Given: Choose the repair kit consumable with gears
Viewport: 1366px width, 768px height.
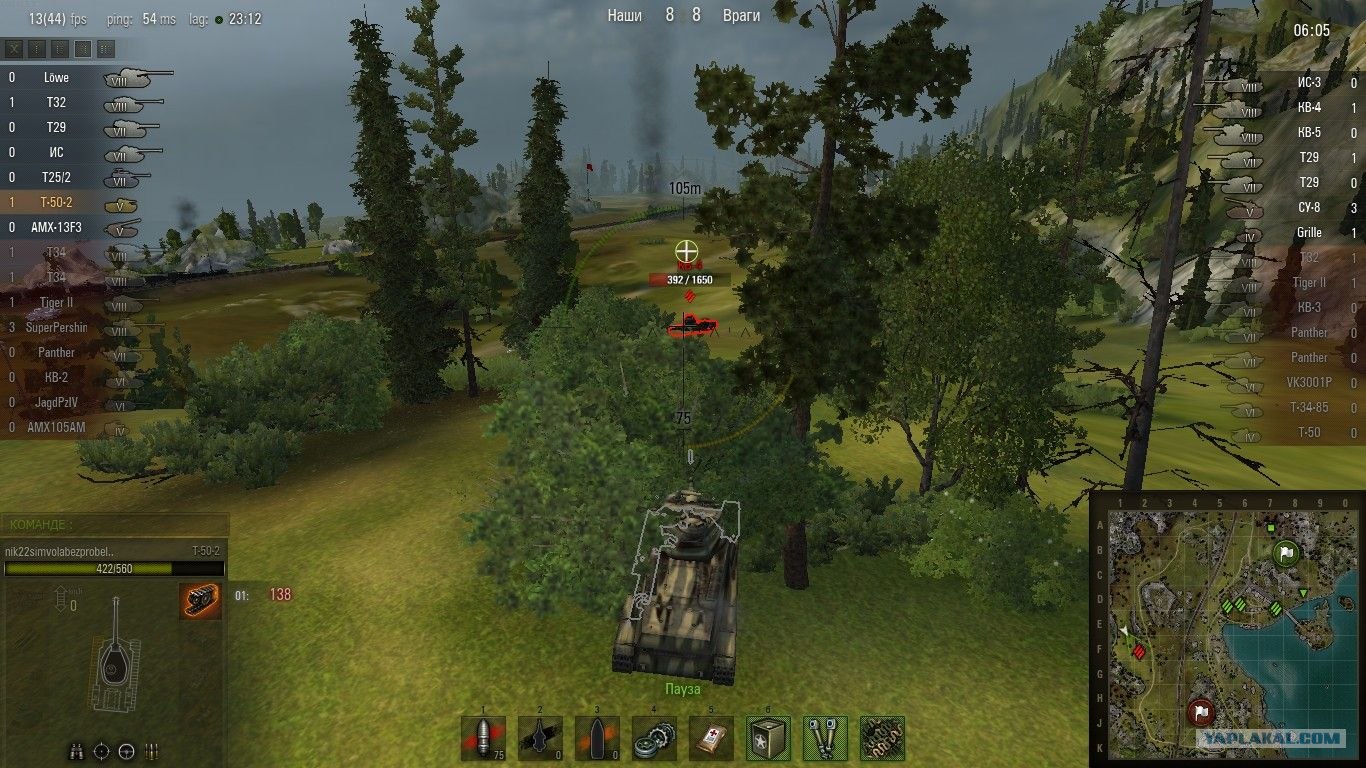Looking at the screenshot, I should 654,738.
